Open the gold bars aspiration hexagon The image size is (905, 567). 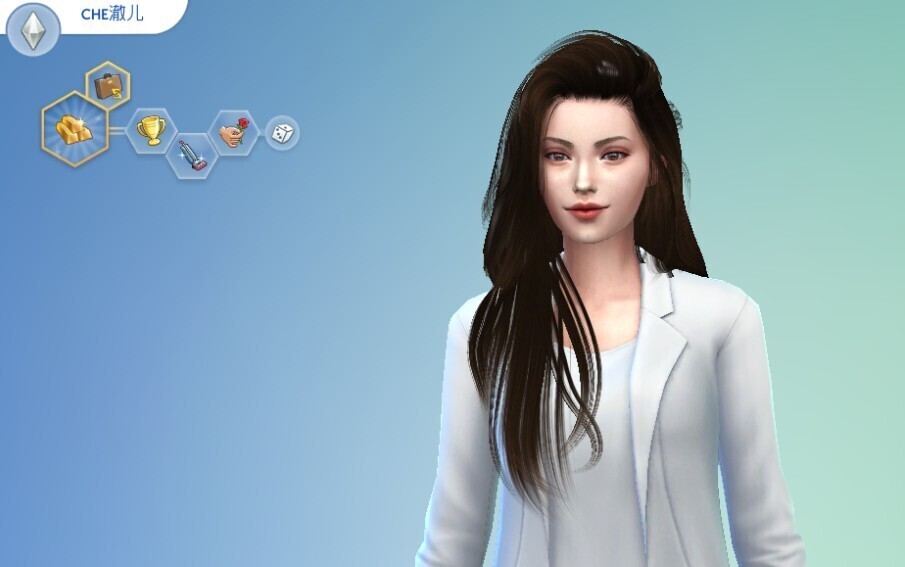pos(75,129)
